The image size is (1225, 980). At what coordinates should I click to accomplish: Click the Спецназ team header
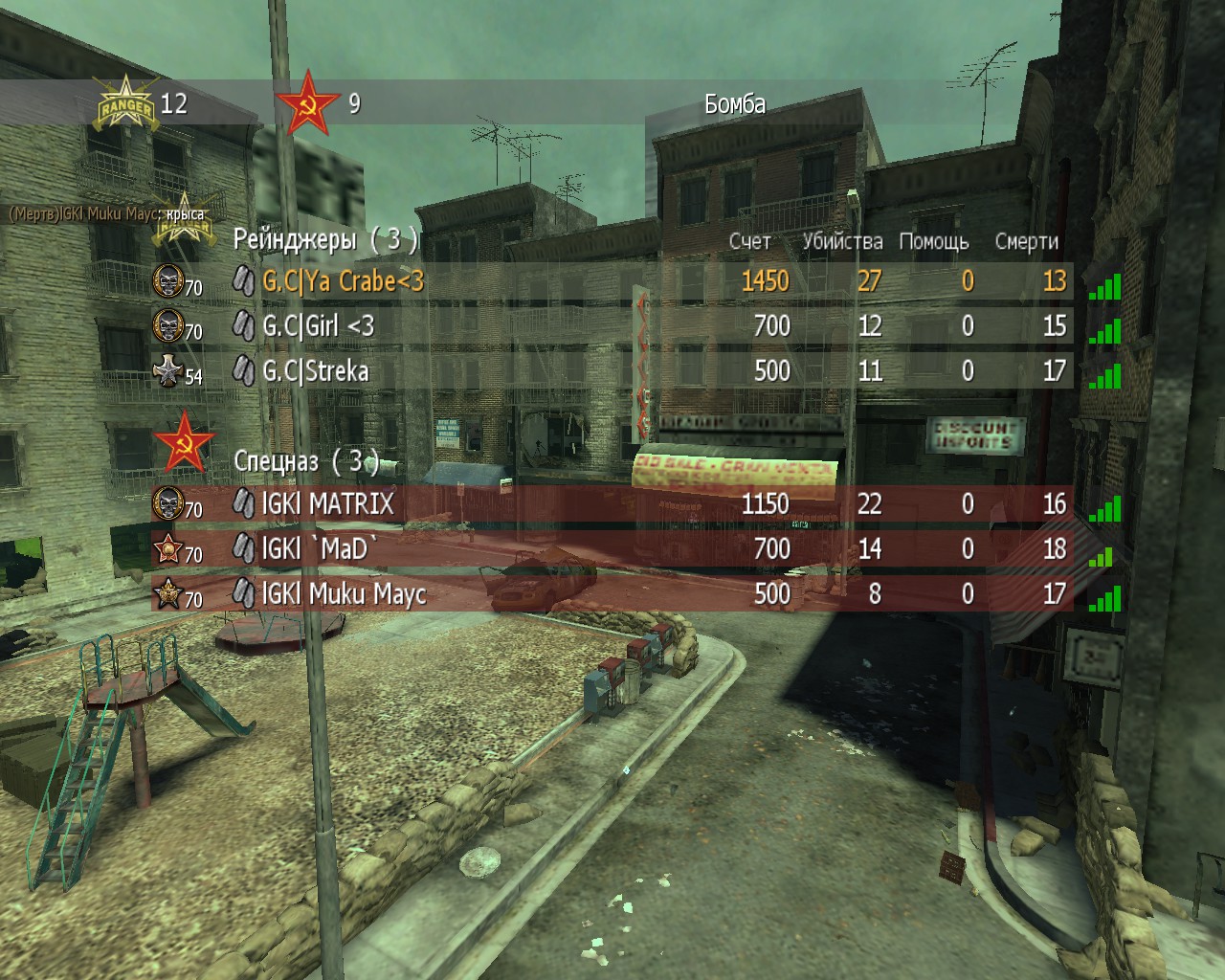(305, 461)
